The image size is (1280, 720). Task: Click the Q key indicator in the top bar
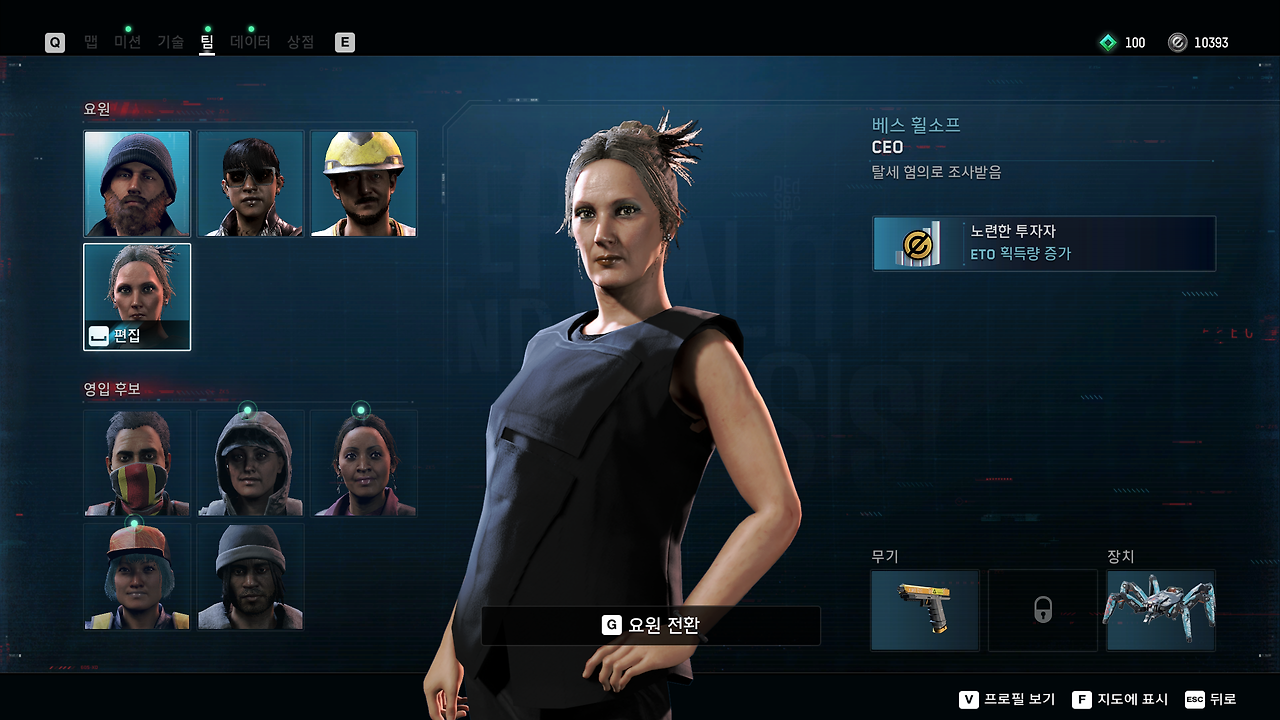tap(55, 42)
